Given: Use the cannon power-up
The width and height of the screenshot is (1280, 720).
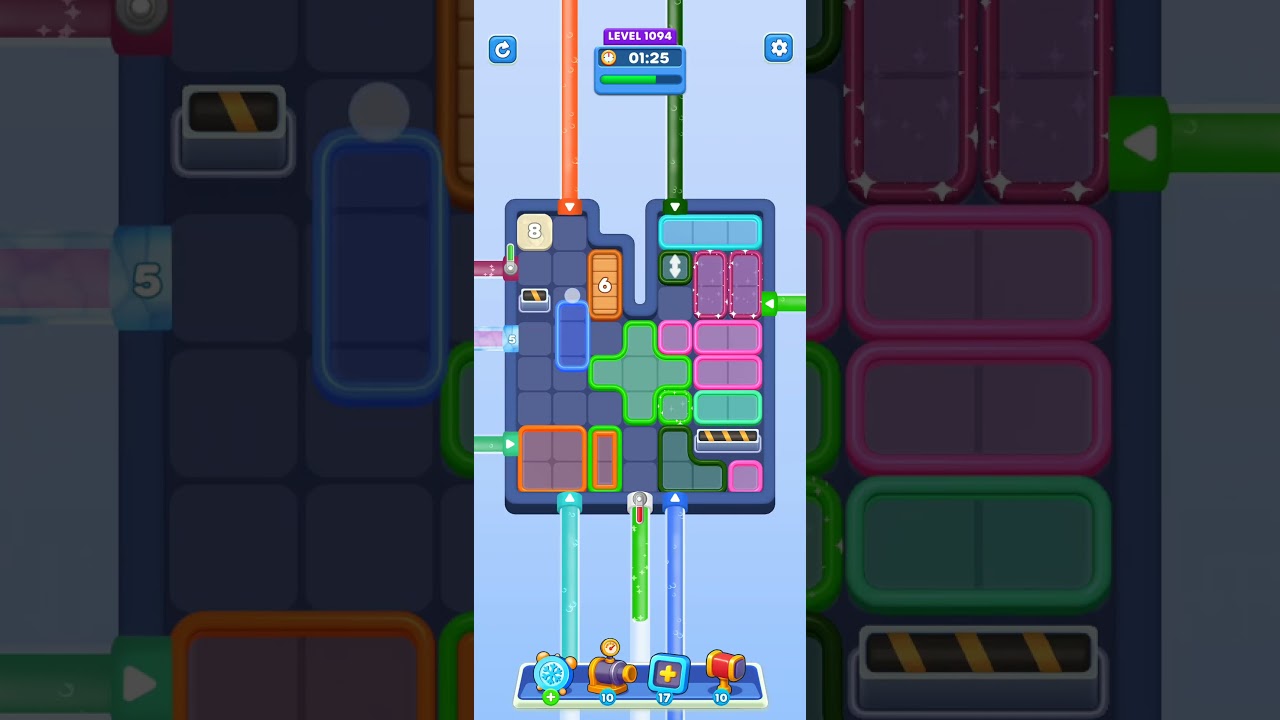Looking at the screenshot, I should tap(610, 672).
